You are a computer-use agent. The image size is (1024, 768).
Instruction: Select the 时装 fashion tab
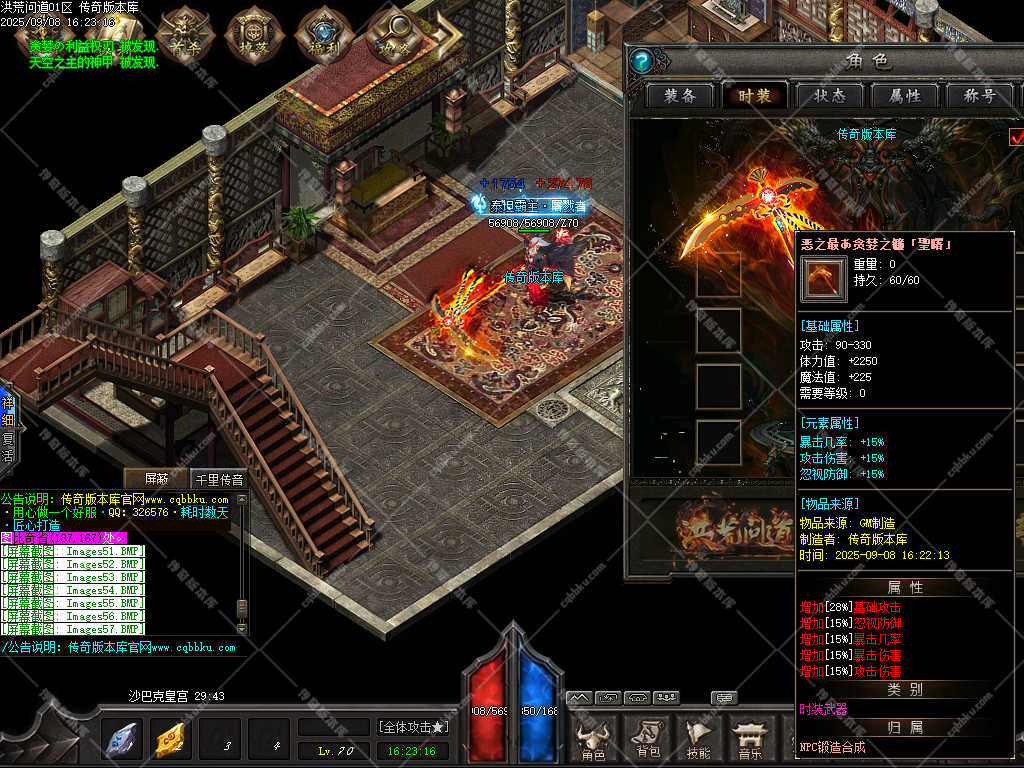point(755,96)
